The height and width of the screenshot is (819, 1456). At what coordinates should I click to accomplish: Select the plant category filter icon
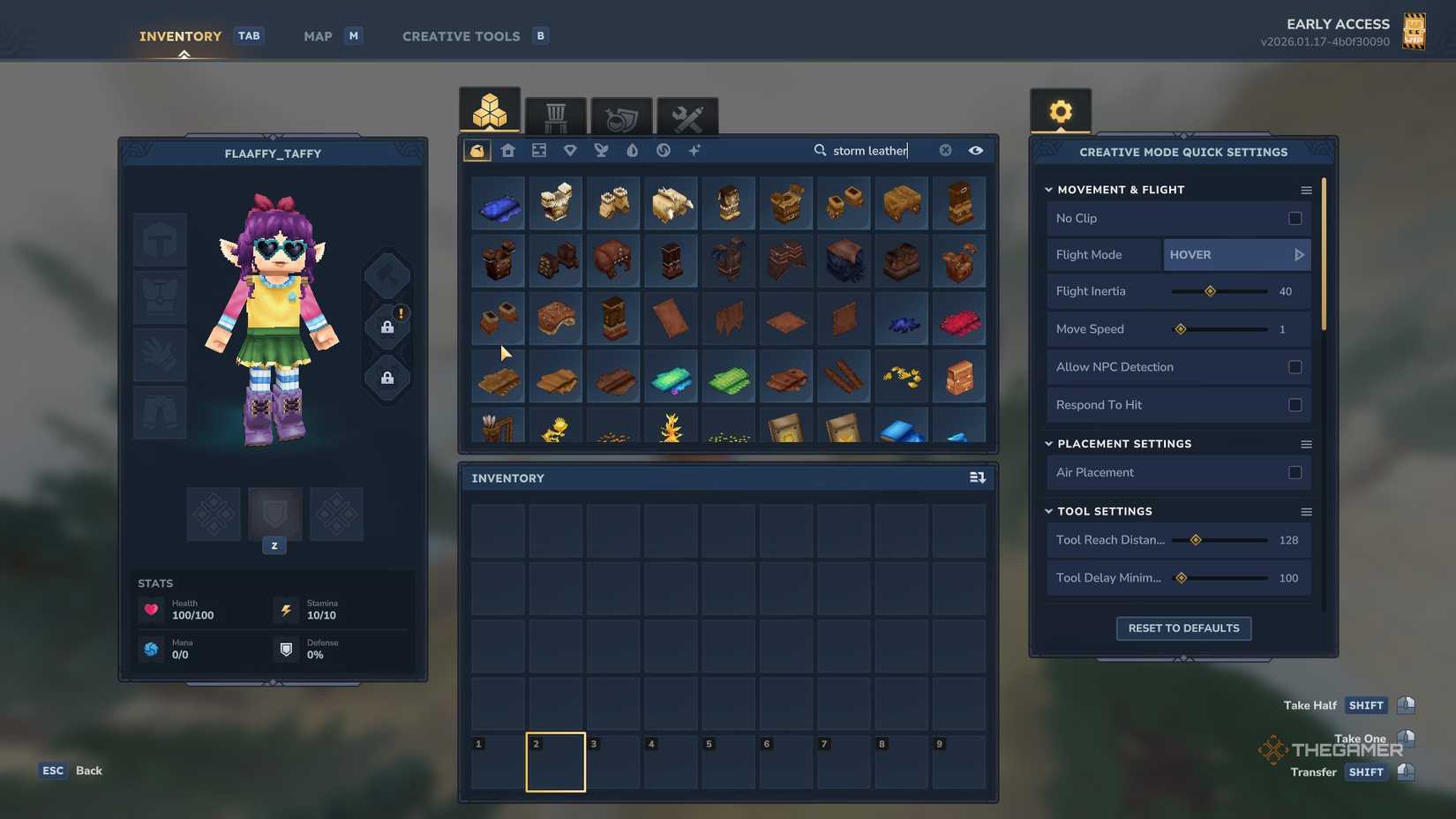[601, 150]
